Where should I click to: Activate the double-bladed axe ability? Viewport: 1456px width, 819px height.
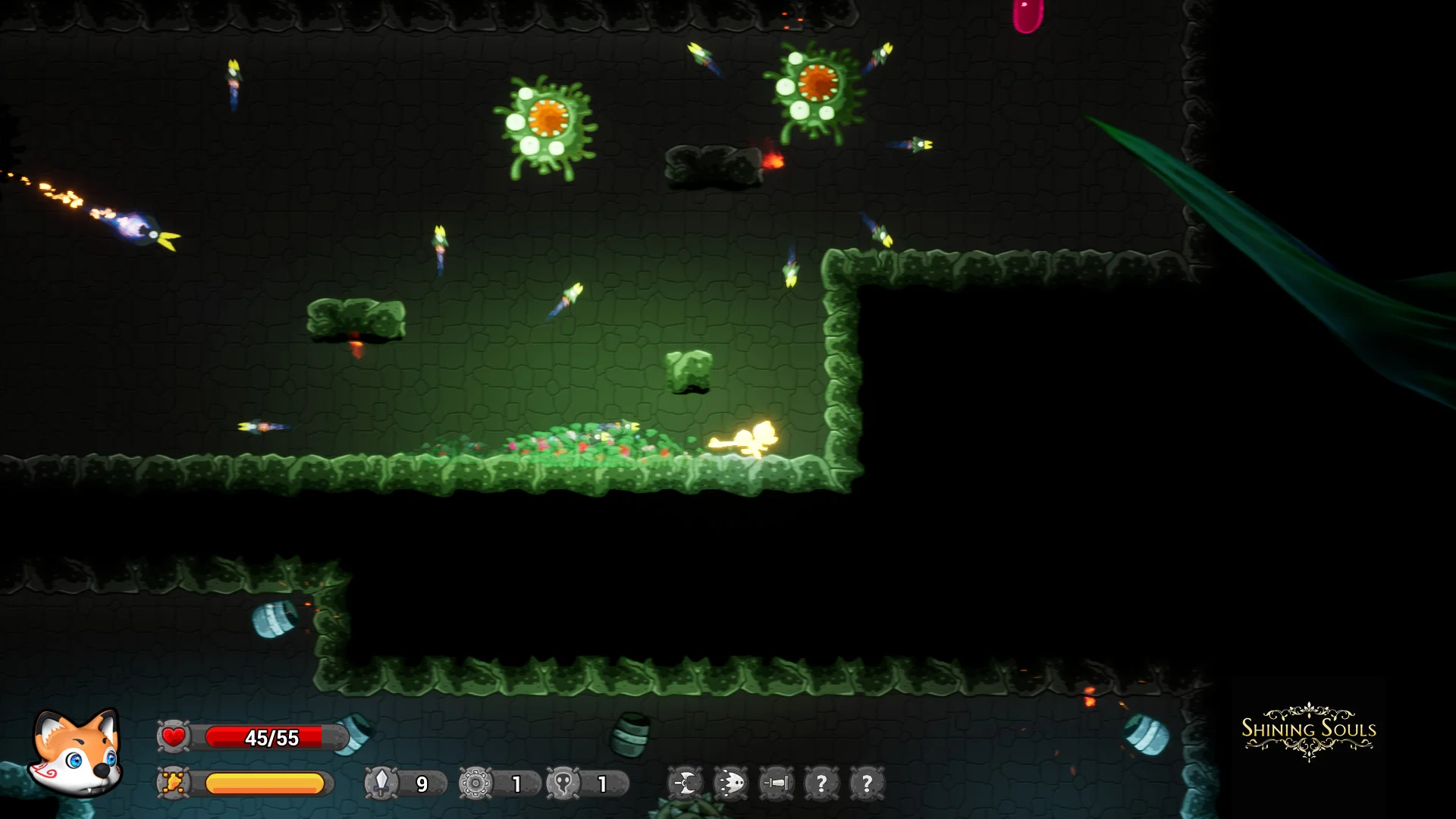[685, 783]
